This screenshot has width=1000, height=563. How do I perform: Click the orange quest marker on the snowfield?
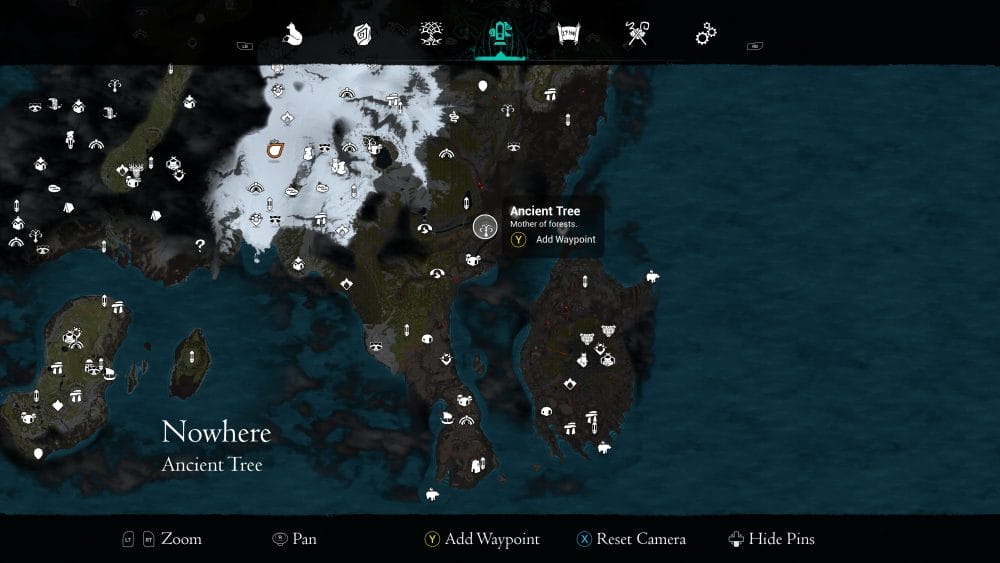pos(275,150)
